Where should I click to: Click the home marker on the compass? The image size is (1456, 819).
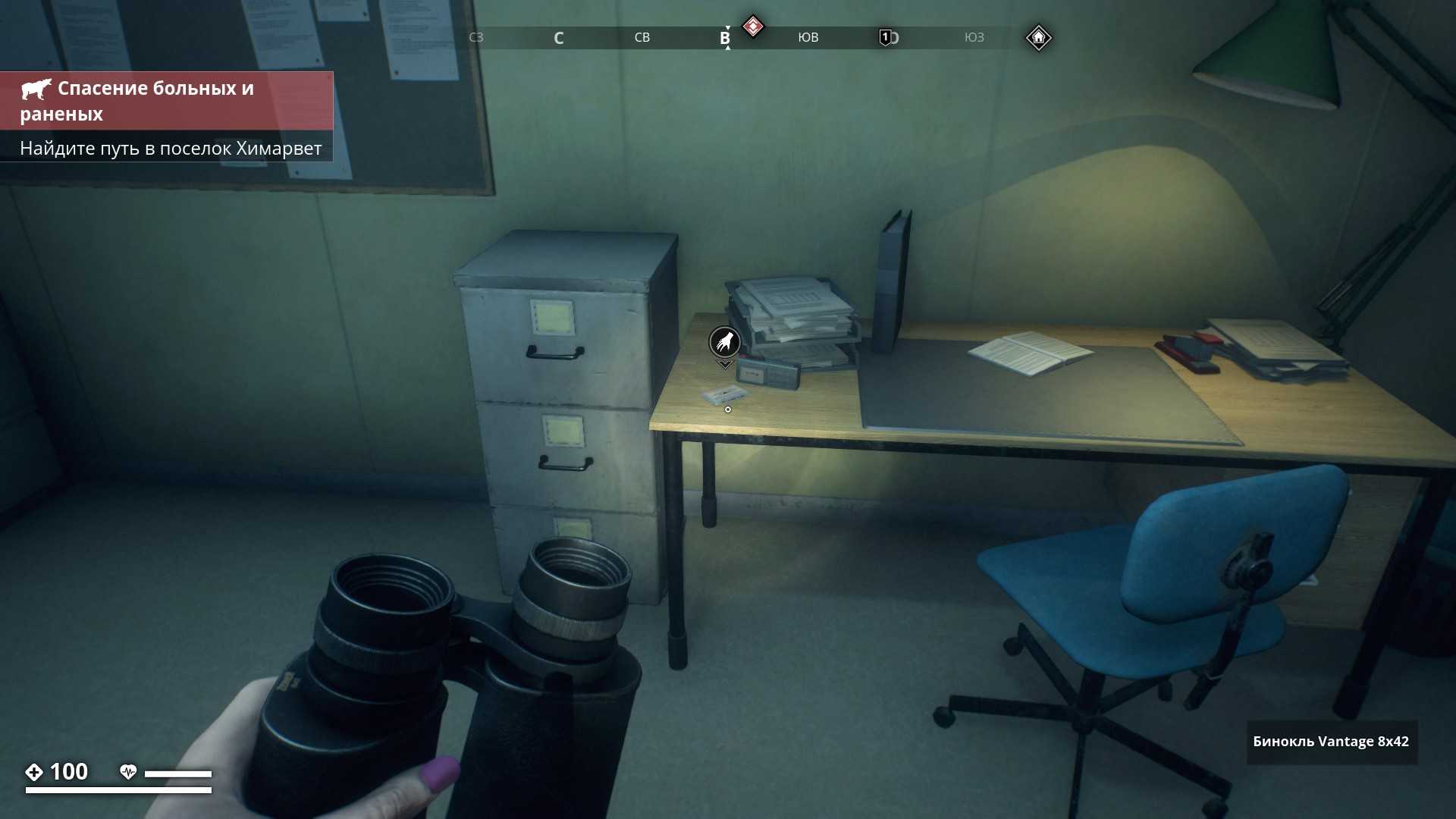1038,37
